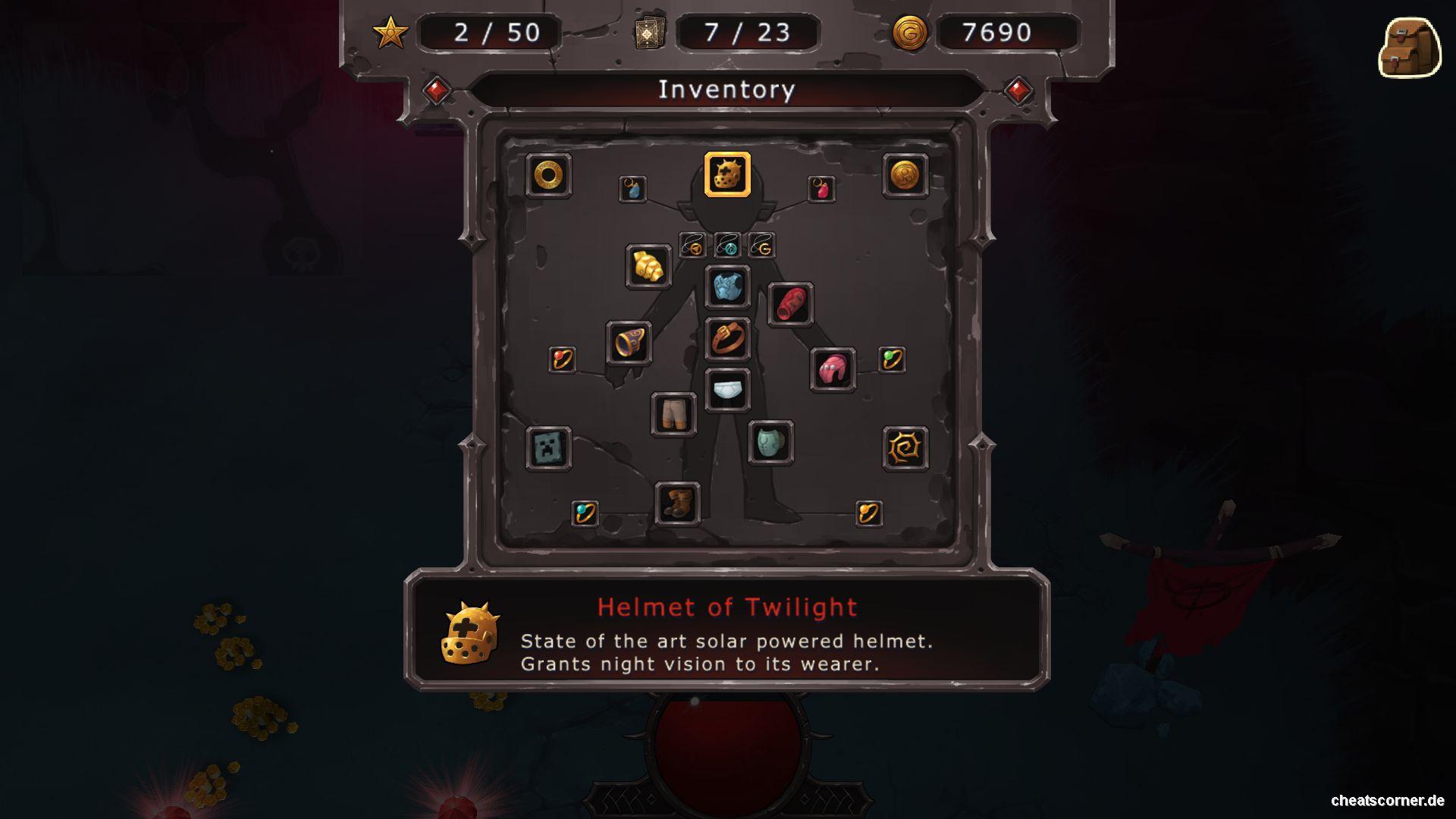Choose the blue gem earring slot
This screenshot has height=819, width=1456.
[x=632, y=189]
